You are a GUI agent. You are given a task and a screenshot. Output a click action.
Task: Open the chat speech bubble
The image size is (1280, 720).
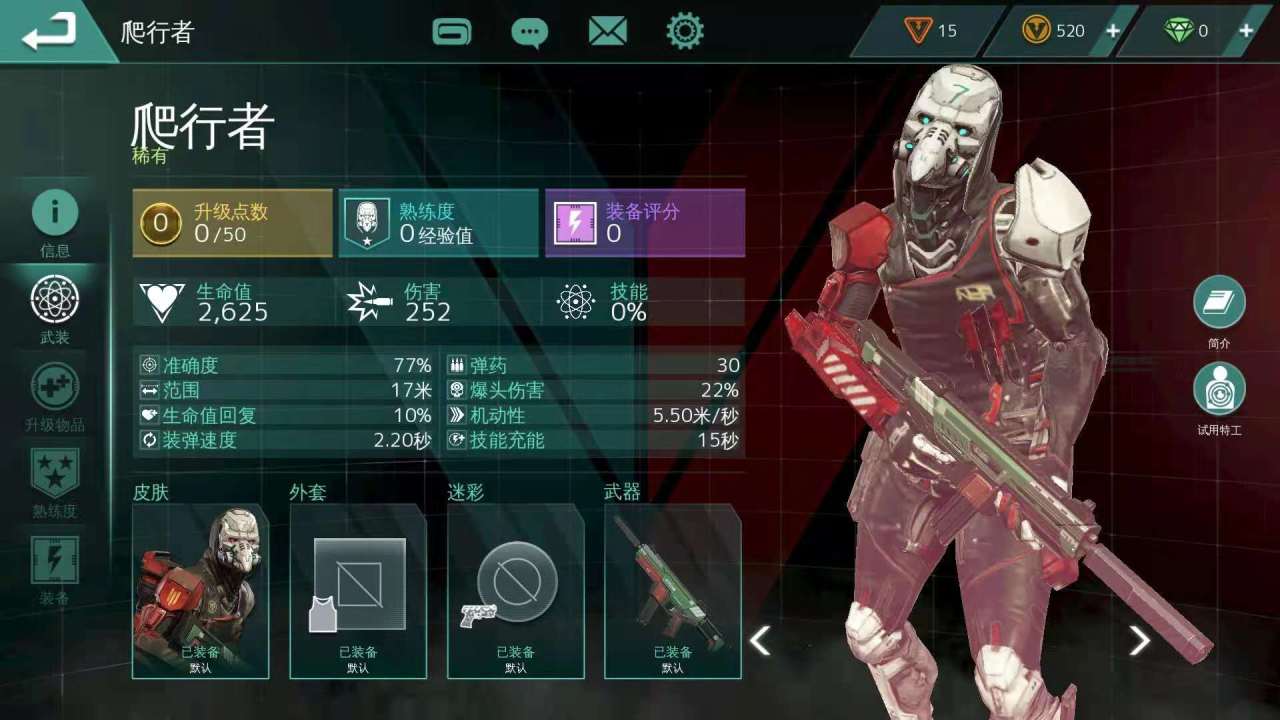pos(529,32)
